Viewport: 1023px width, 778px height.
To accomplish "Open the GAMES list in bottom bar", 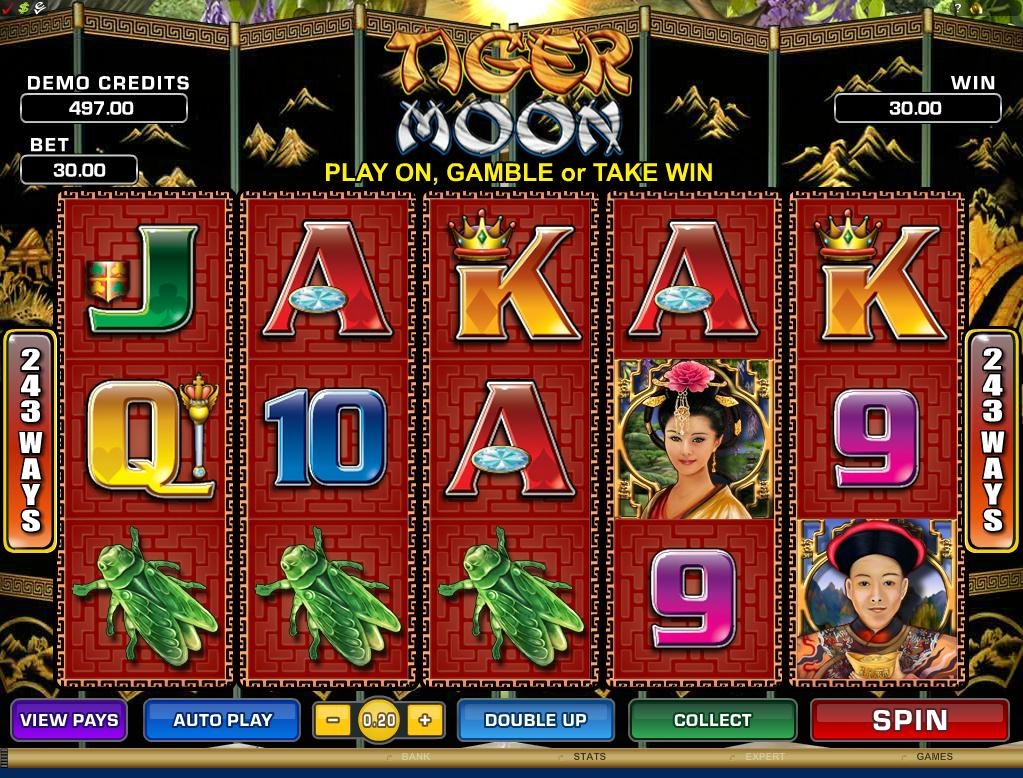I will [934, 757].
